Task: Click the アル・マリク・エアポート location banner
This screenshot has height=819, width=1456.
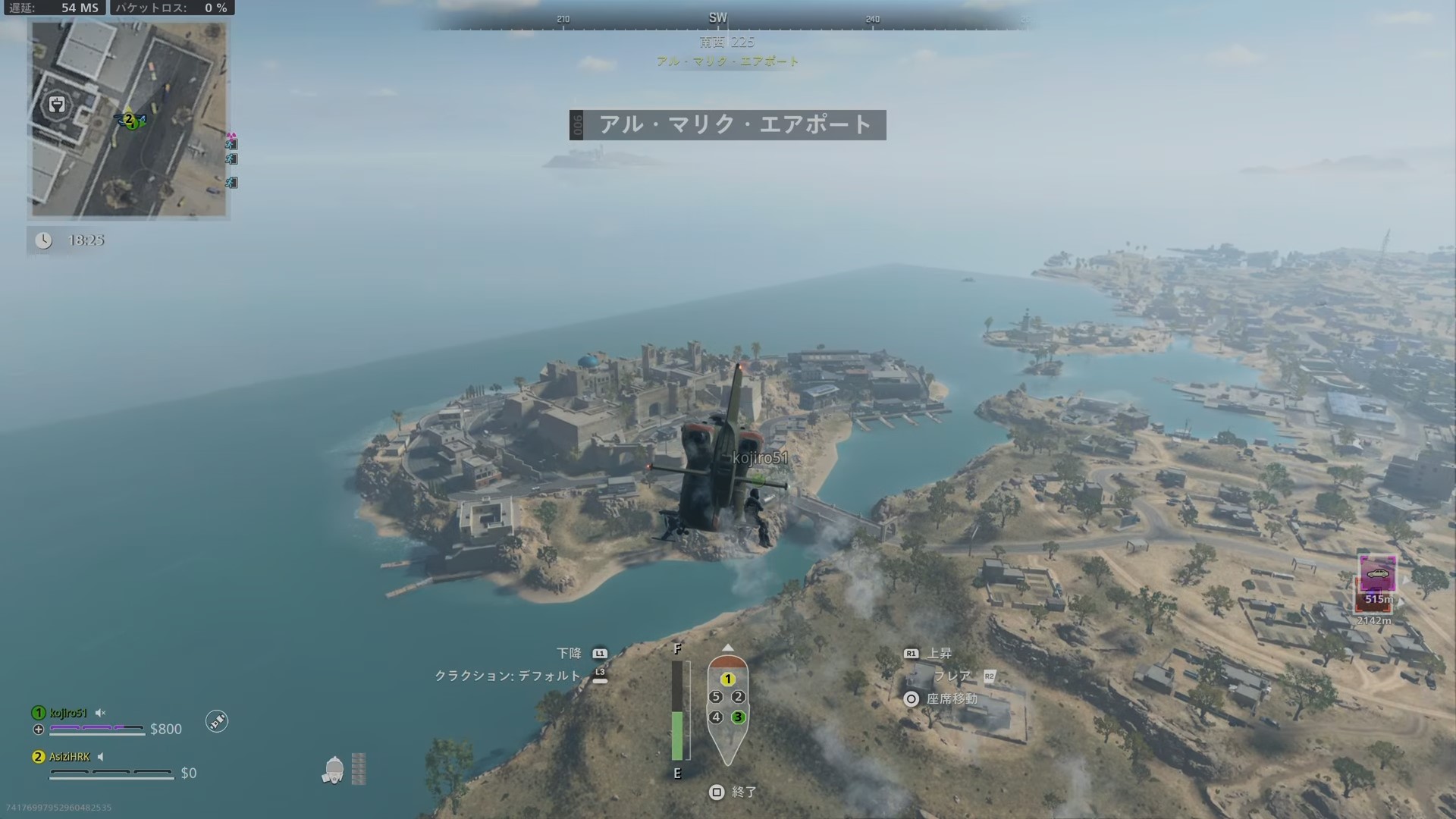Action: (728, 125)
